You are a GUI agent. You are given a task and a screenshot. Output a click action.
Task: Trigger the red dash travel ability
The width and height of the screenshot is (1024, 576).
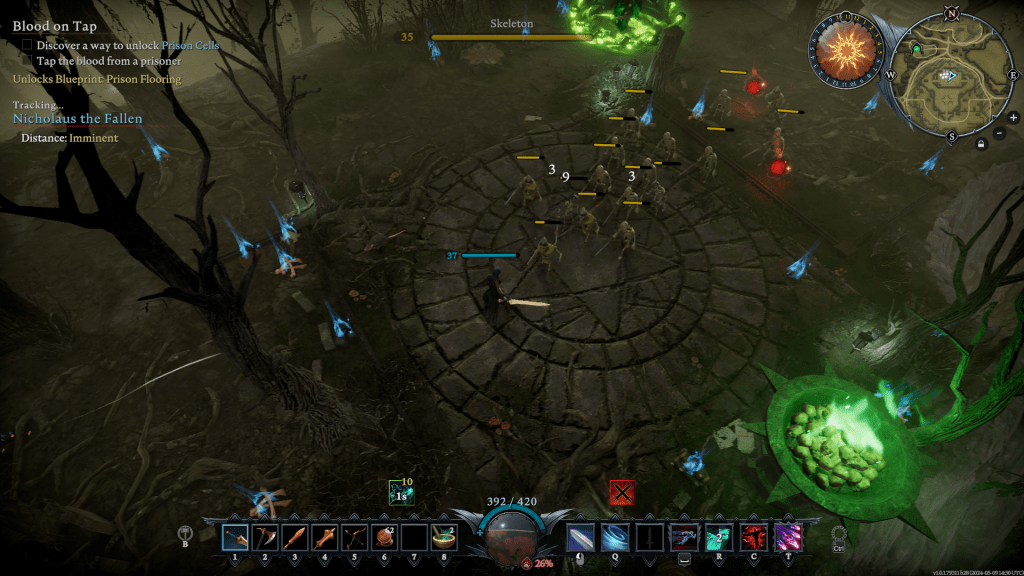click(x=685, y=538)
